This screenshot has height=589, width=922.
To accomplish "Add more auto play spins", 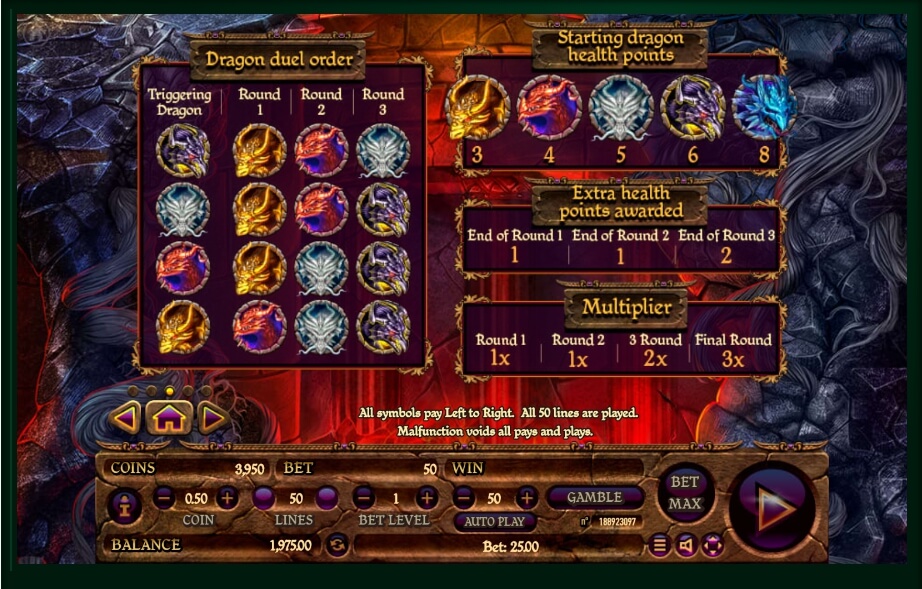I will point(526,497).
